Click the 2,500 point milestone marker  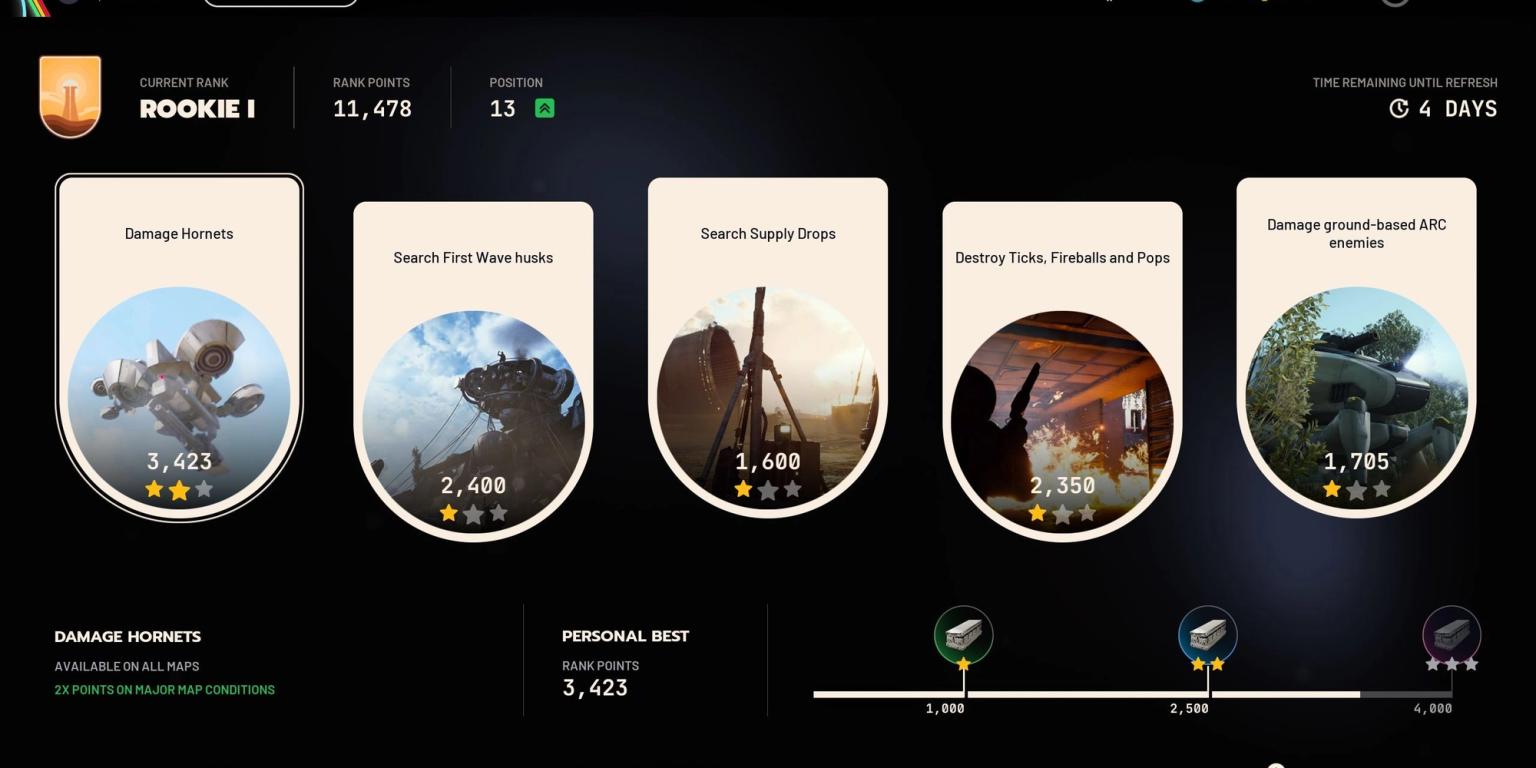(x=1208, y=634)
